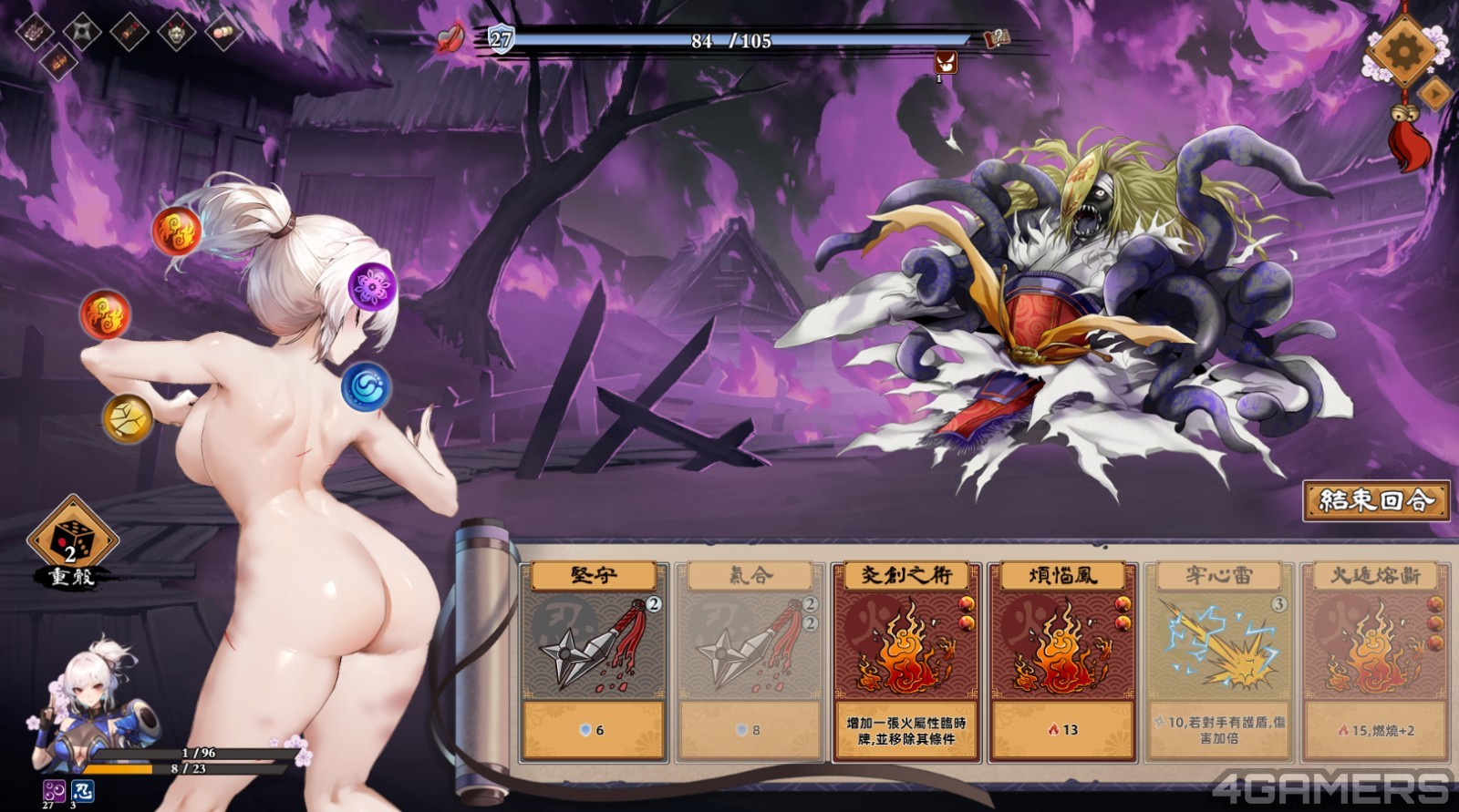Choose the 交創之術 fire card
The height and width of the screenshot is (812, 1459).
[x=906, y=662]
